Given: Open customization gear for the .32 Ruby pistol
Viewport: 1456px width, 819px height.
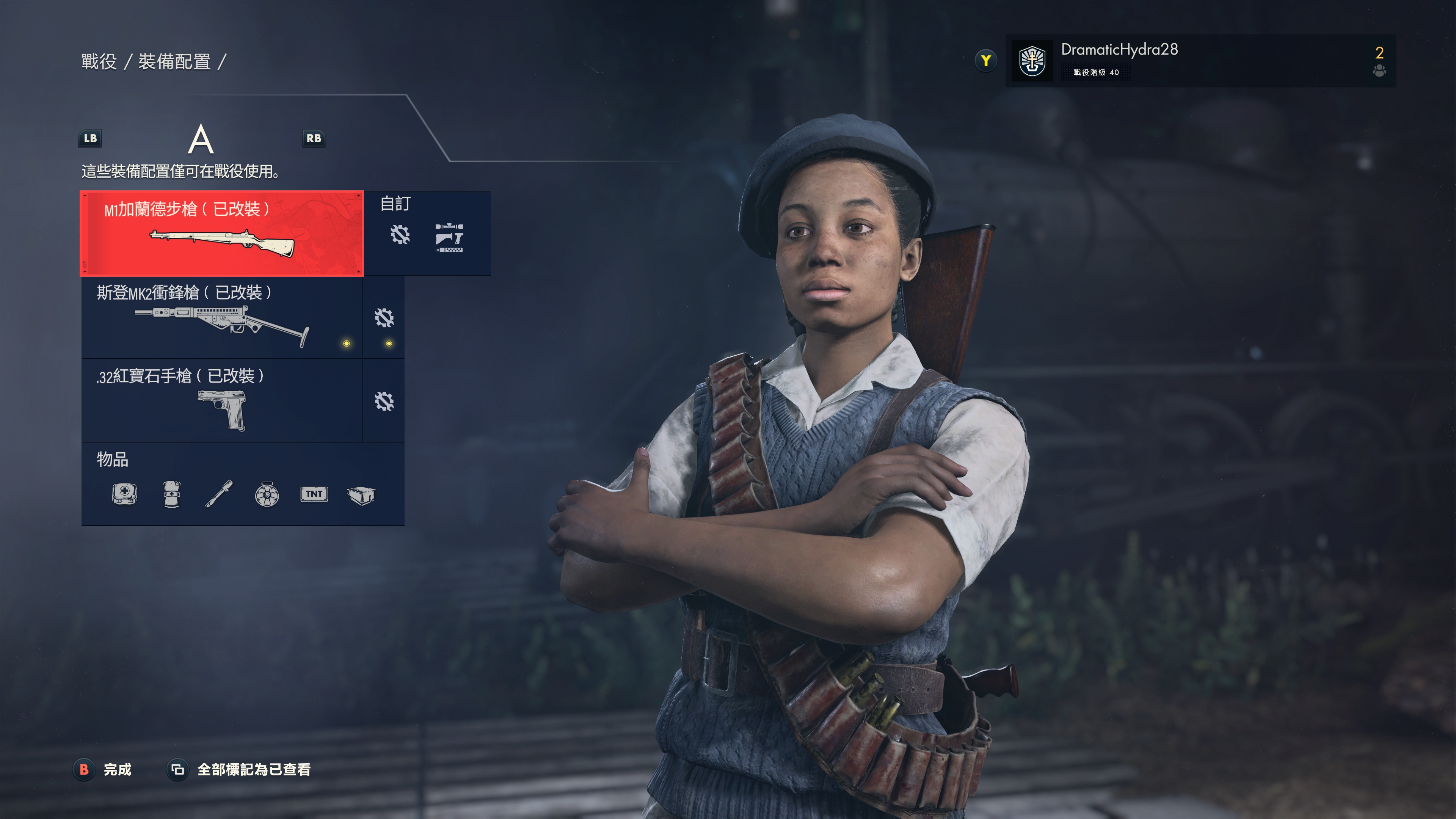Looking at the screenshot, I should (x=384, y=401).
